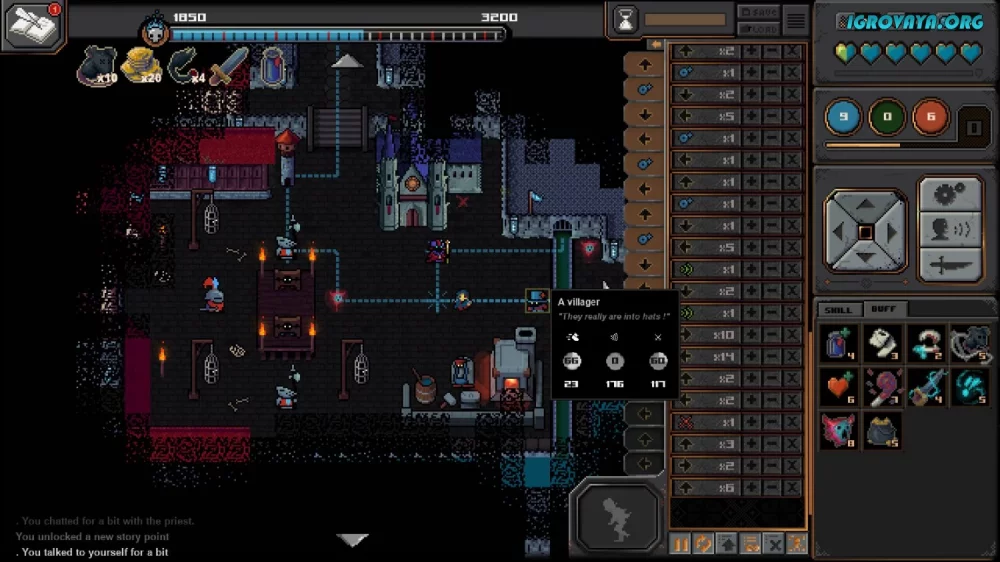Select the heart with plus skill
The width and height of the screenshot is (1000, 562).
tap(841, 388)
